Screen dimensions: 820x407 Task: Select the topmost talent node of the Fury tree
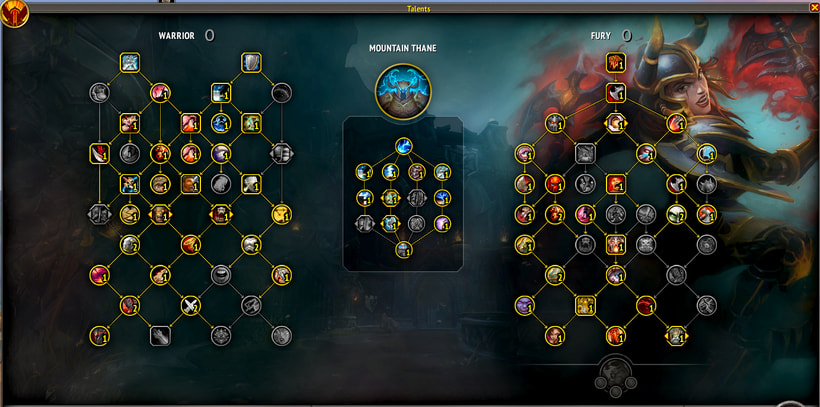tap(615, 63)
